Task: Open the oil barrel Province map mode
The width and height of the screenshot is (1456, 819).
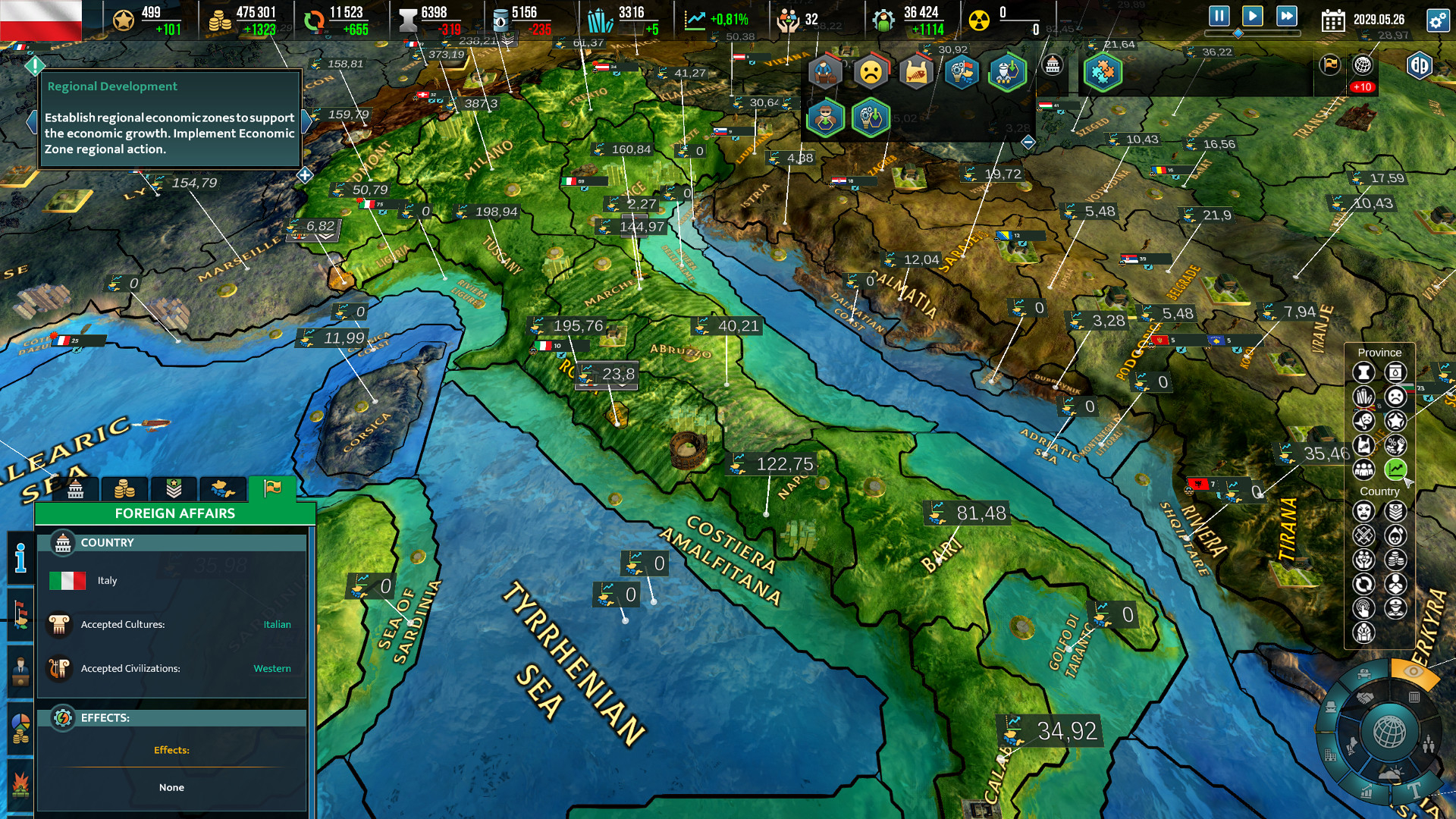Action: pos(1394,372)
